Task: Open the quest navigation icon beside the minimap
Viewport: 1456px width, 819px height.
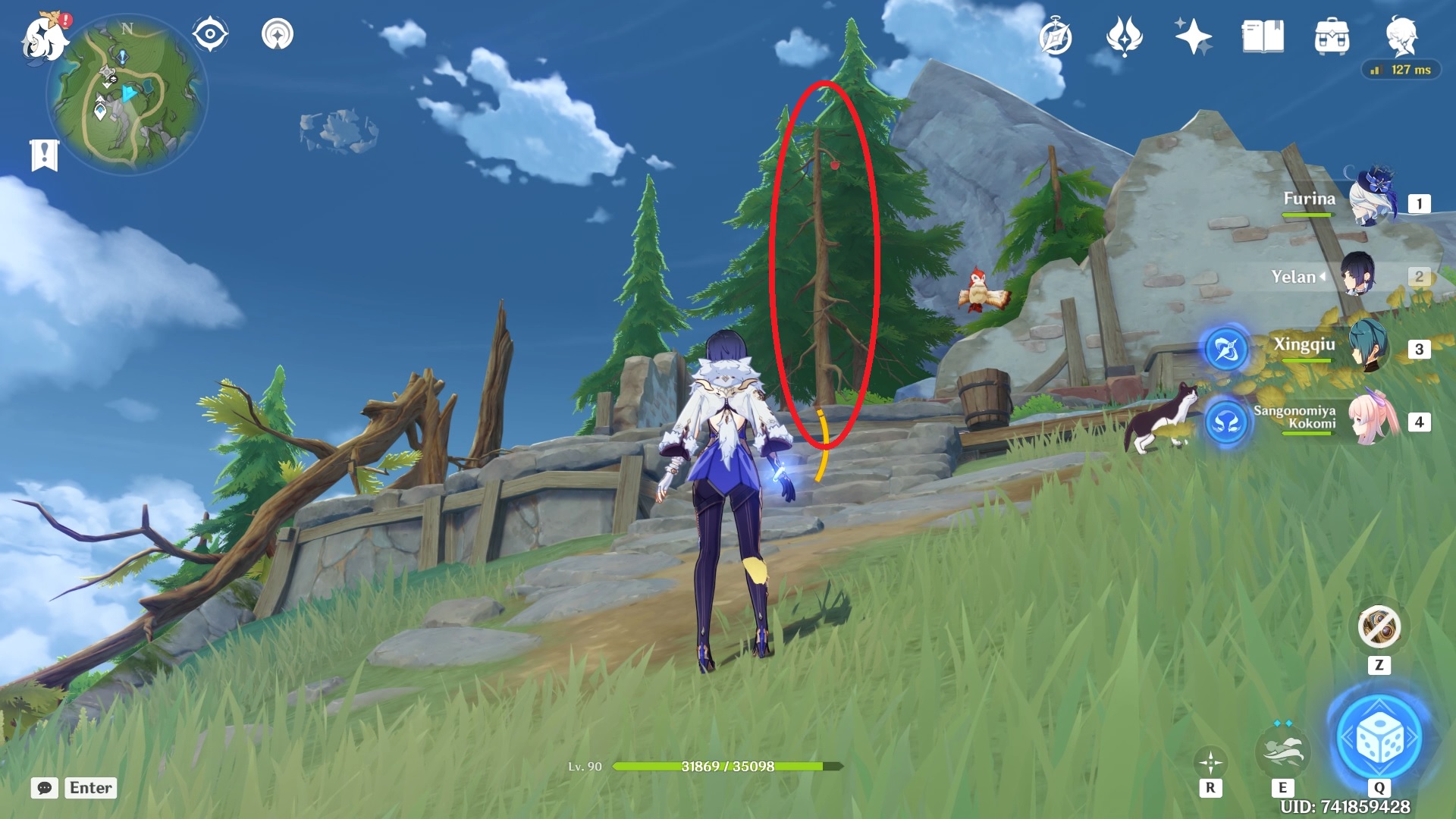Action: tap(278, 34)
